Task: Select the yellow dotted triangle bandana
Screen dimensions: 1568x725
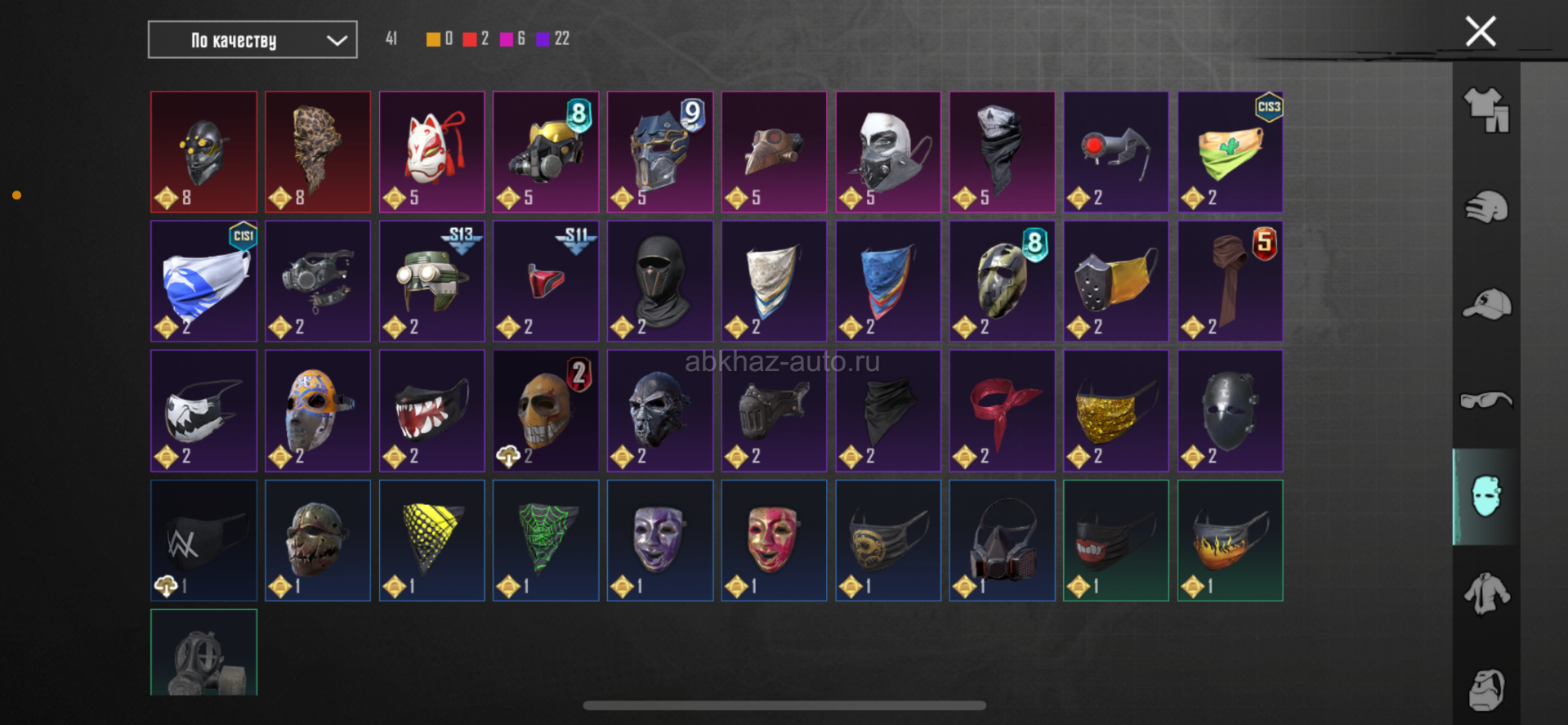Action: pos(431,540)
